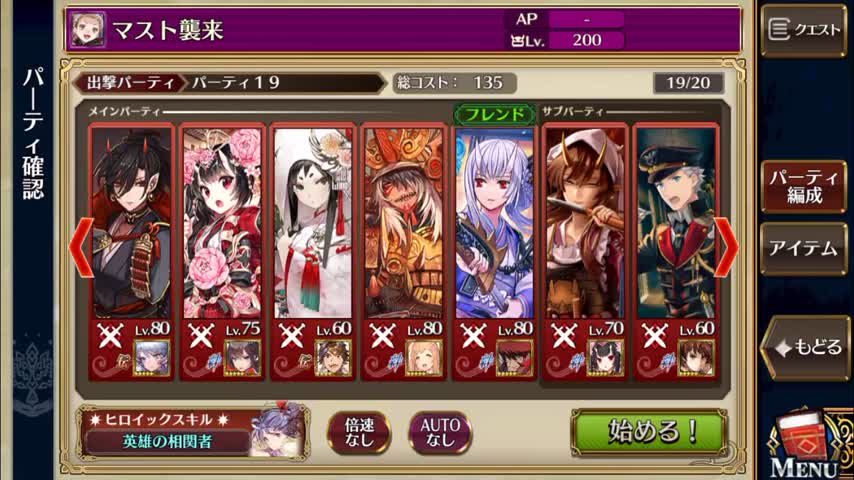Select the orange straw-hat scarecrow card
Screen dimensions: 854x480
(x=404, y=223)
